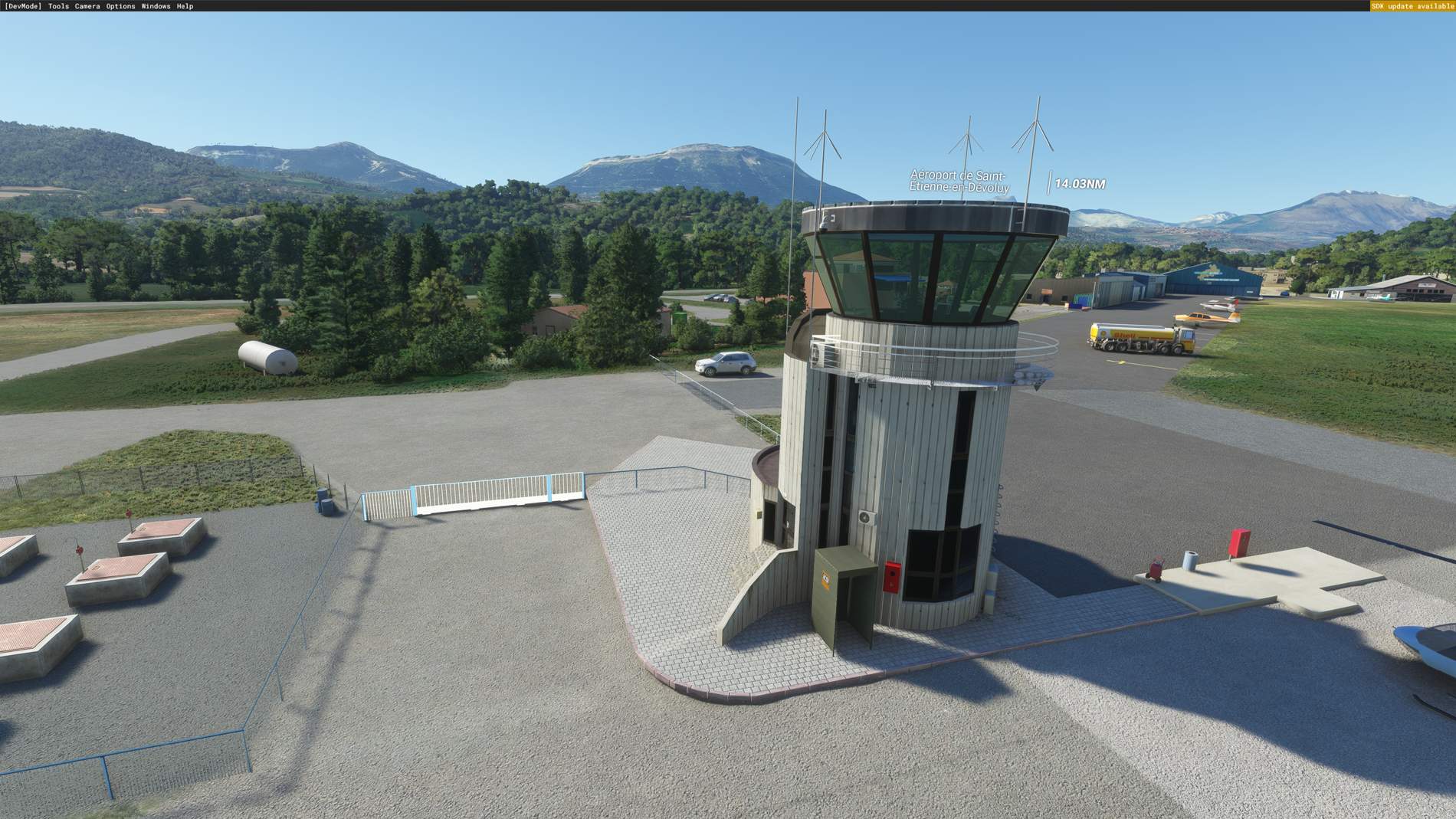
Task: Click the SDK update available notice
Action: coord(1412,6)
